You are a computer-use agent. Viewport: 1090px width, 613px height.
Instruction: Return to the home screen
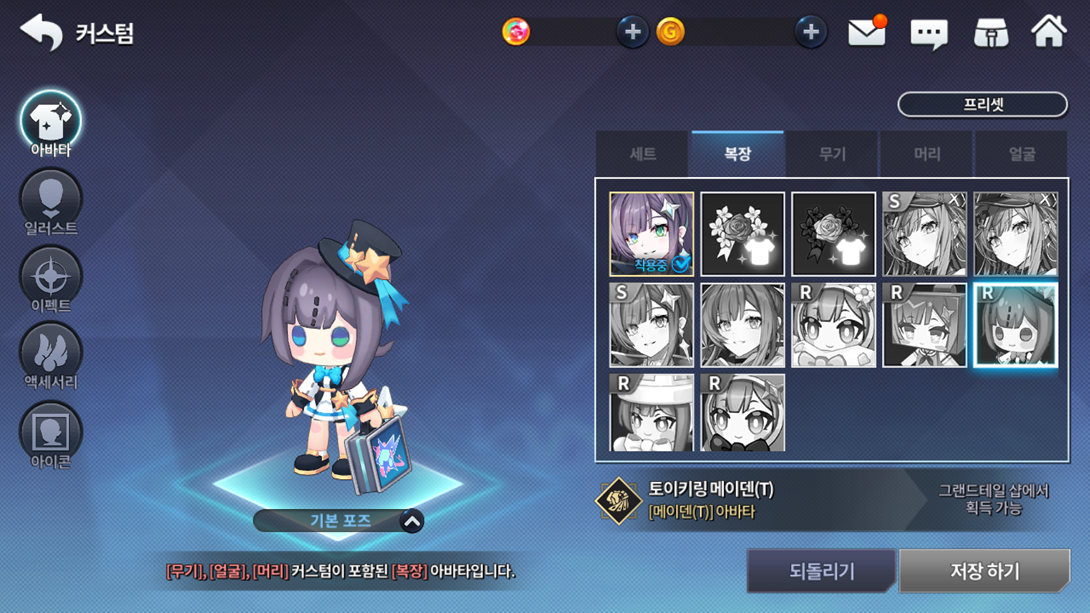1049,32
